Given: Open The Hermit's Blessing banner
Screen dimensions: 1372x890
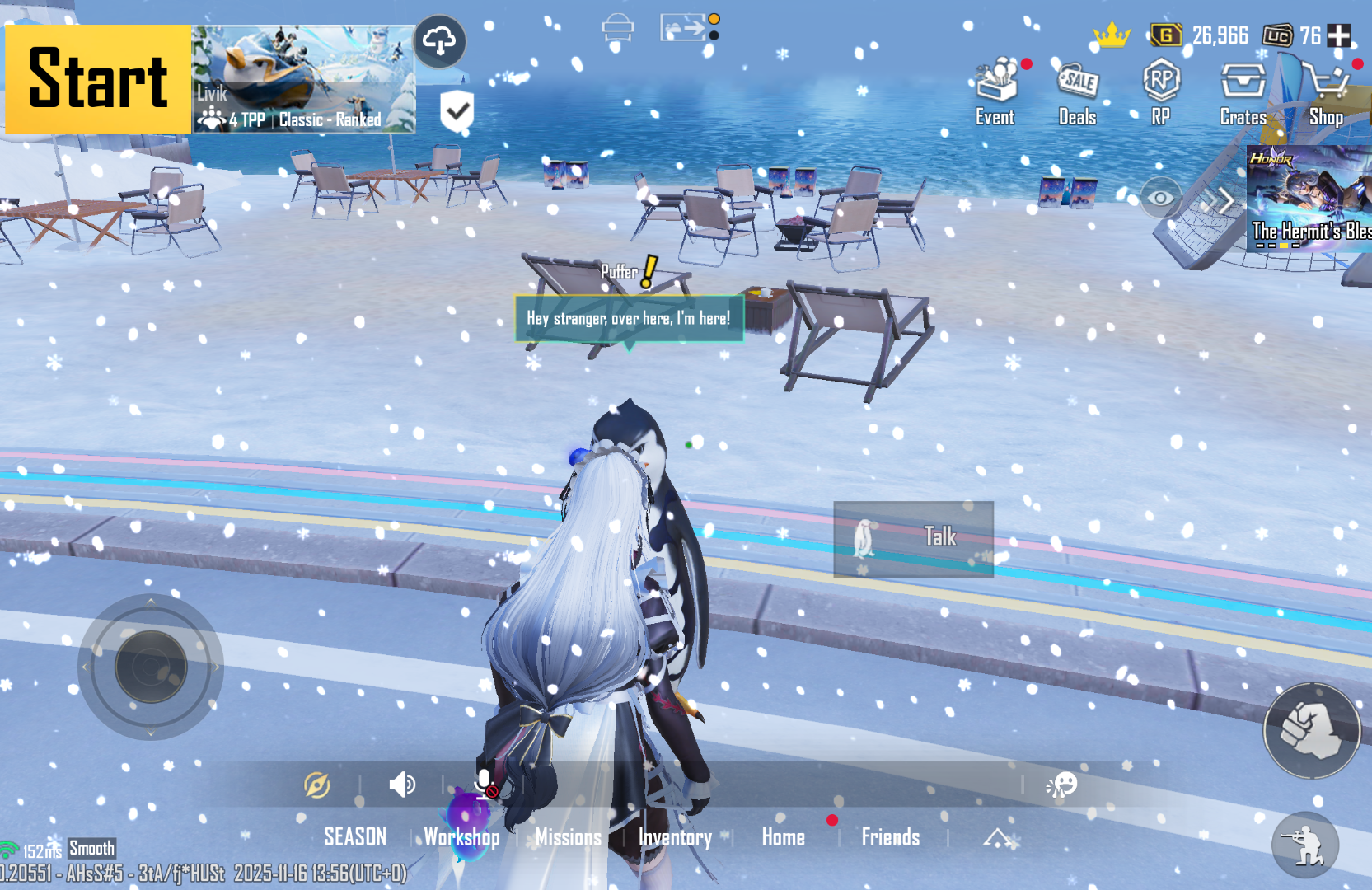Looking at the screenshot, I should pyautogui.click(x=1309, y=198).
